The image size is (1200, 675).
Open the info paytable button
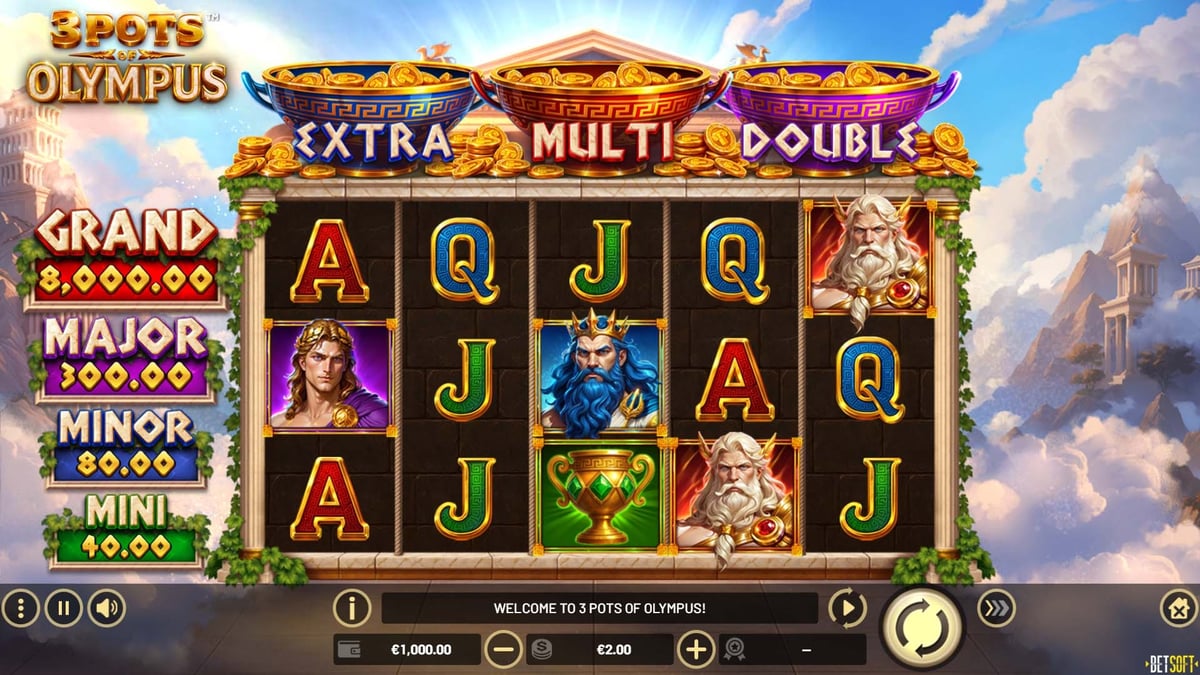(352, 607)
